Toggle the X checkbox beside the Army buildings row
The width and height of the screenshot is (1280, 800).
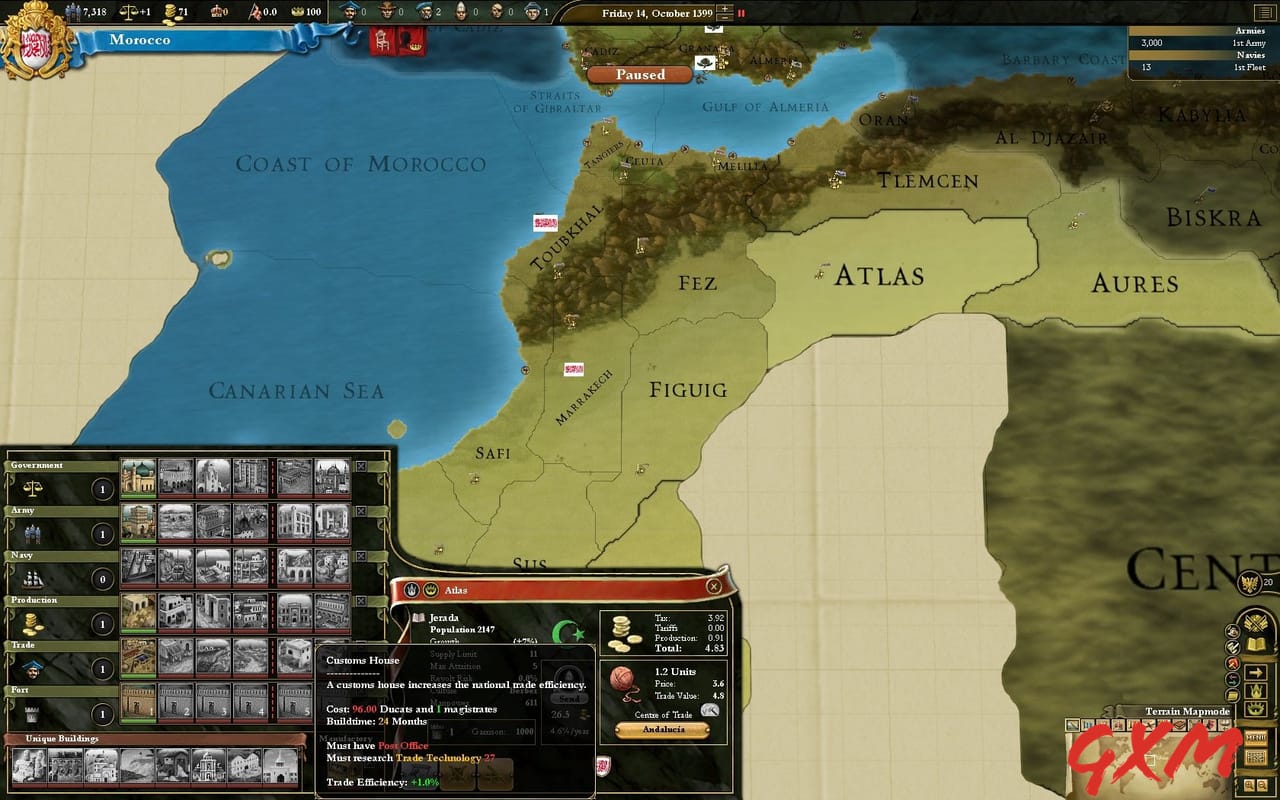(361, 510)
